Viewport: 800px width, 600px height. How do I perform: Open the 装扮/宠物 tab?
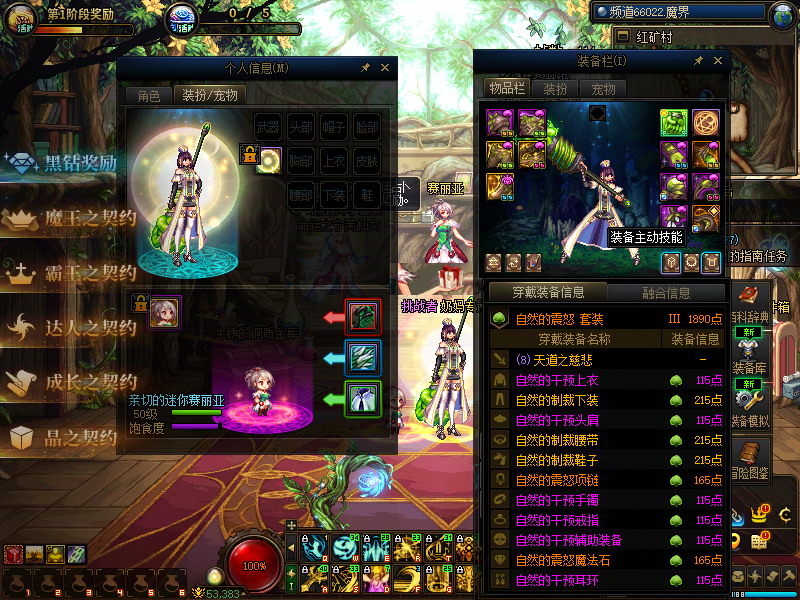(x=208, y=96)
